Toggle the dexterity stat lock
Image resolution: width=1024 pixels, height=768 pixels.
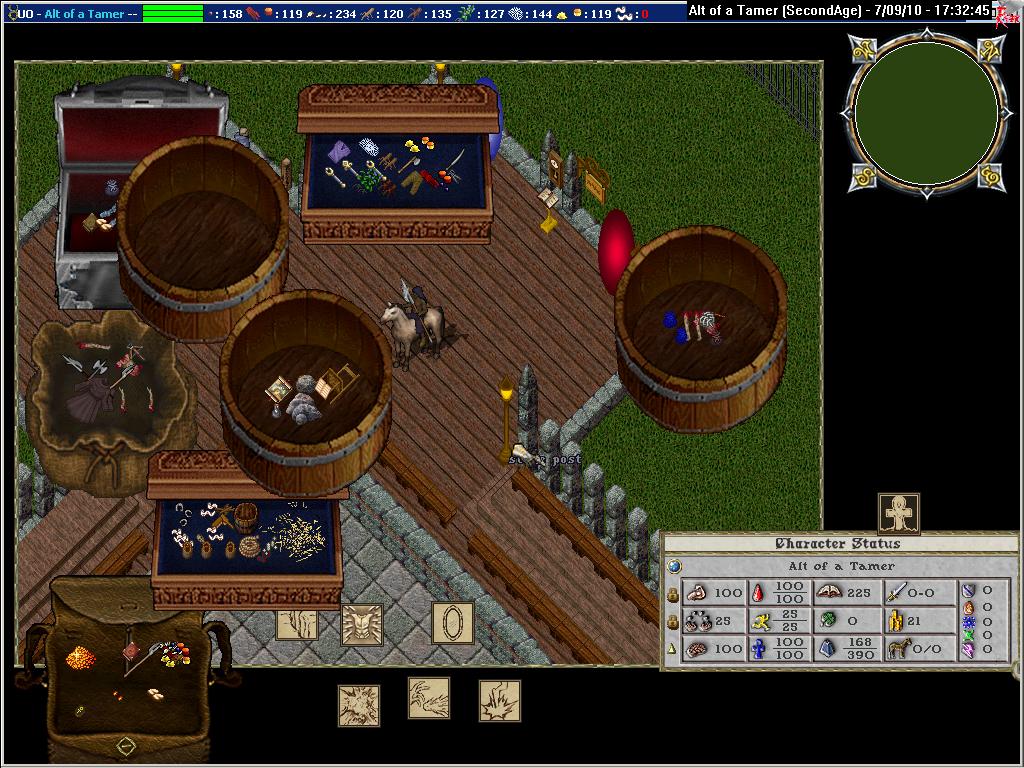click(x=673, y=621)
